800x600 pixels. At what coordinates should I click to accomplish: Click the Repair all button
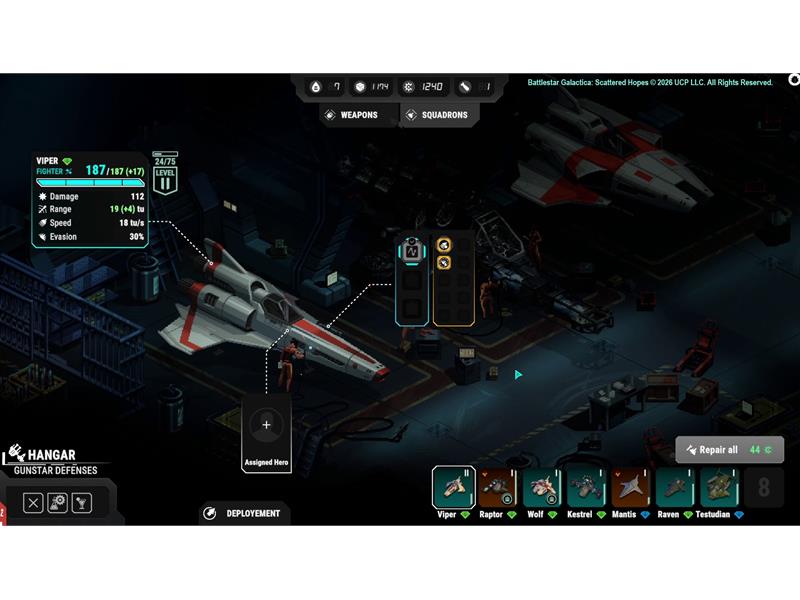pyautogui.click(x=729, y=450)
